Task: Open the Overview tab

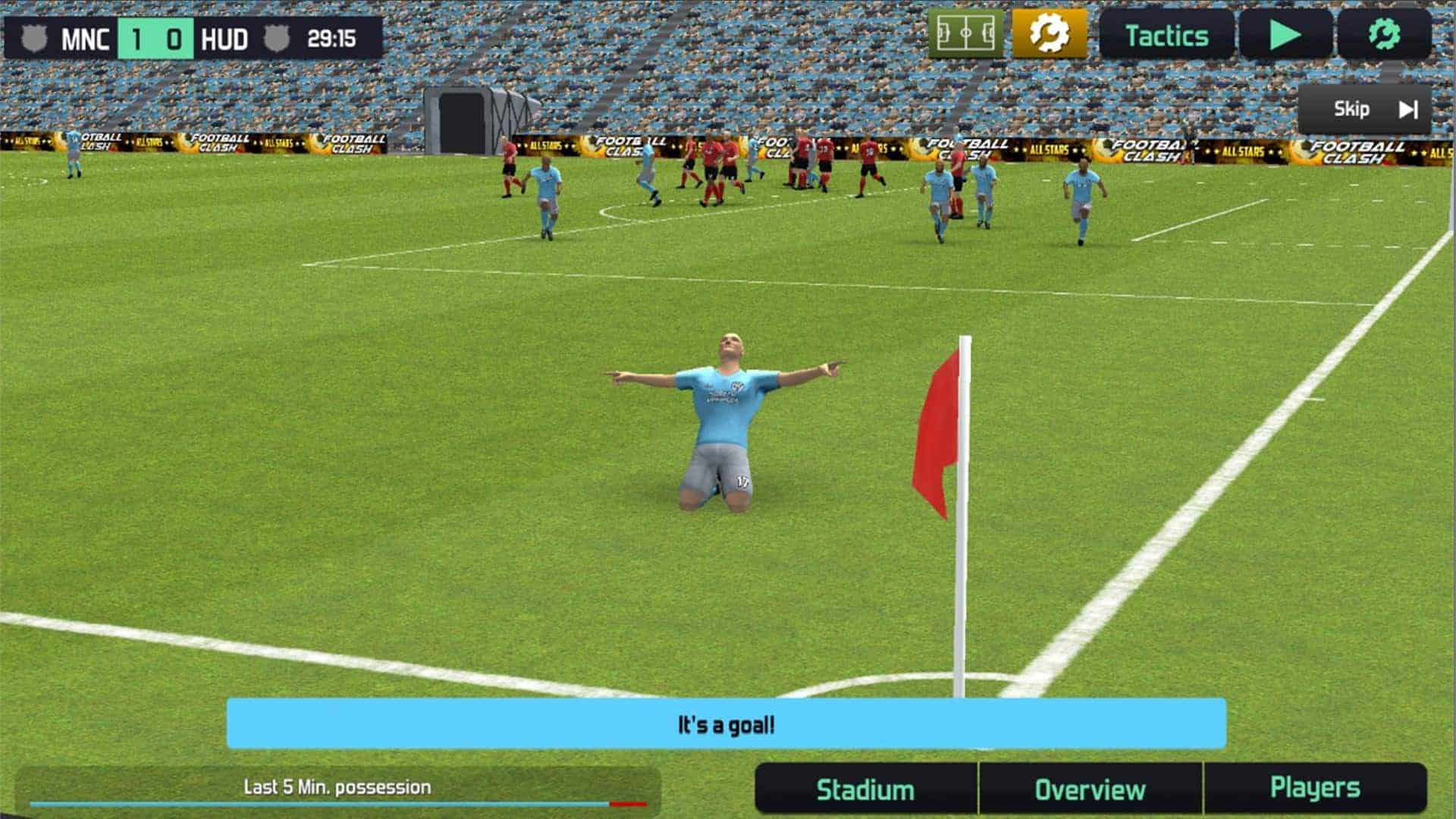Action: [1090, 789]
